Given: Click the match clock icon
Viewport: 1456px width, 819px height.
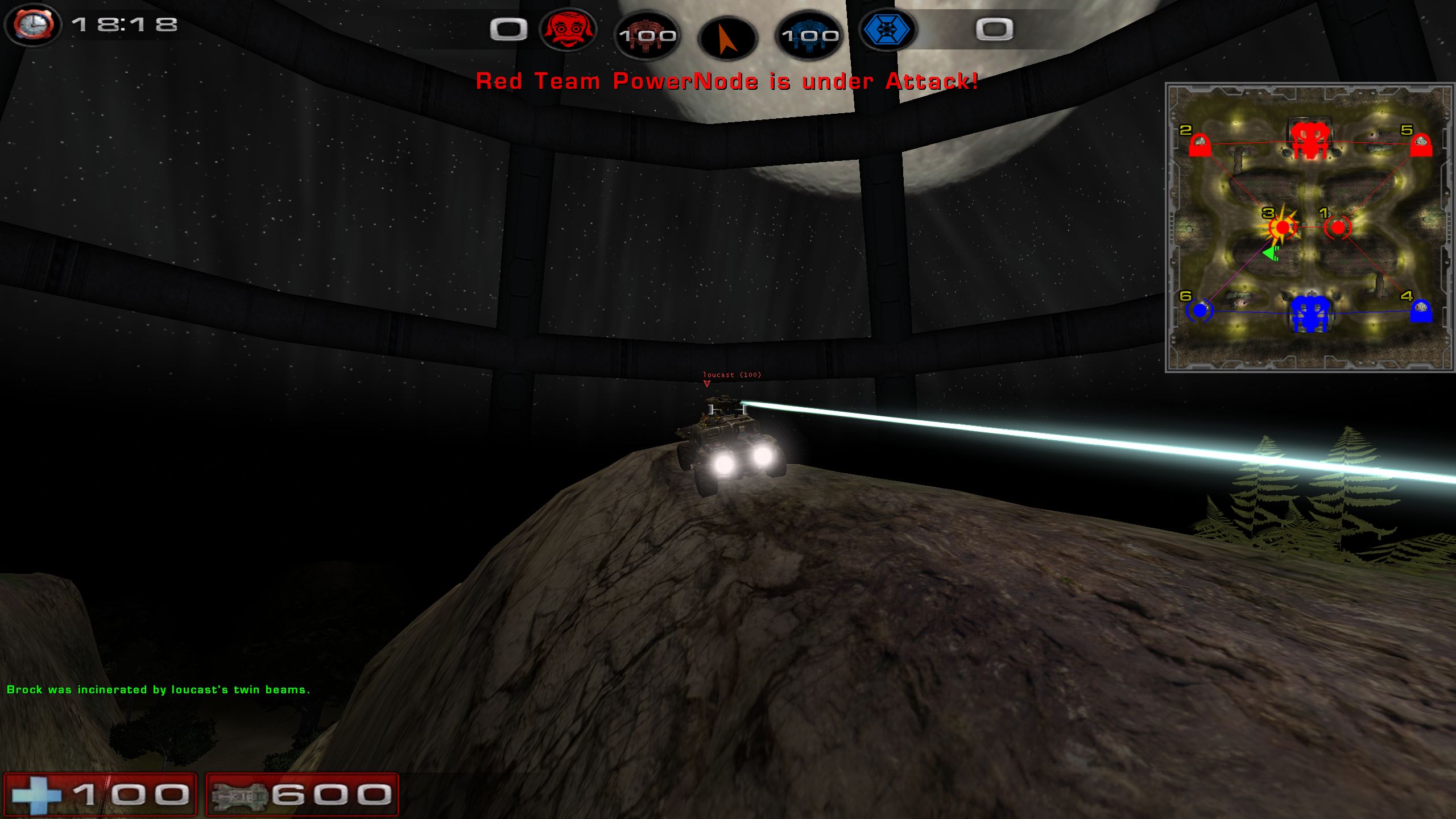Looking at the screenshot, I should coord(33,25).
